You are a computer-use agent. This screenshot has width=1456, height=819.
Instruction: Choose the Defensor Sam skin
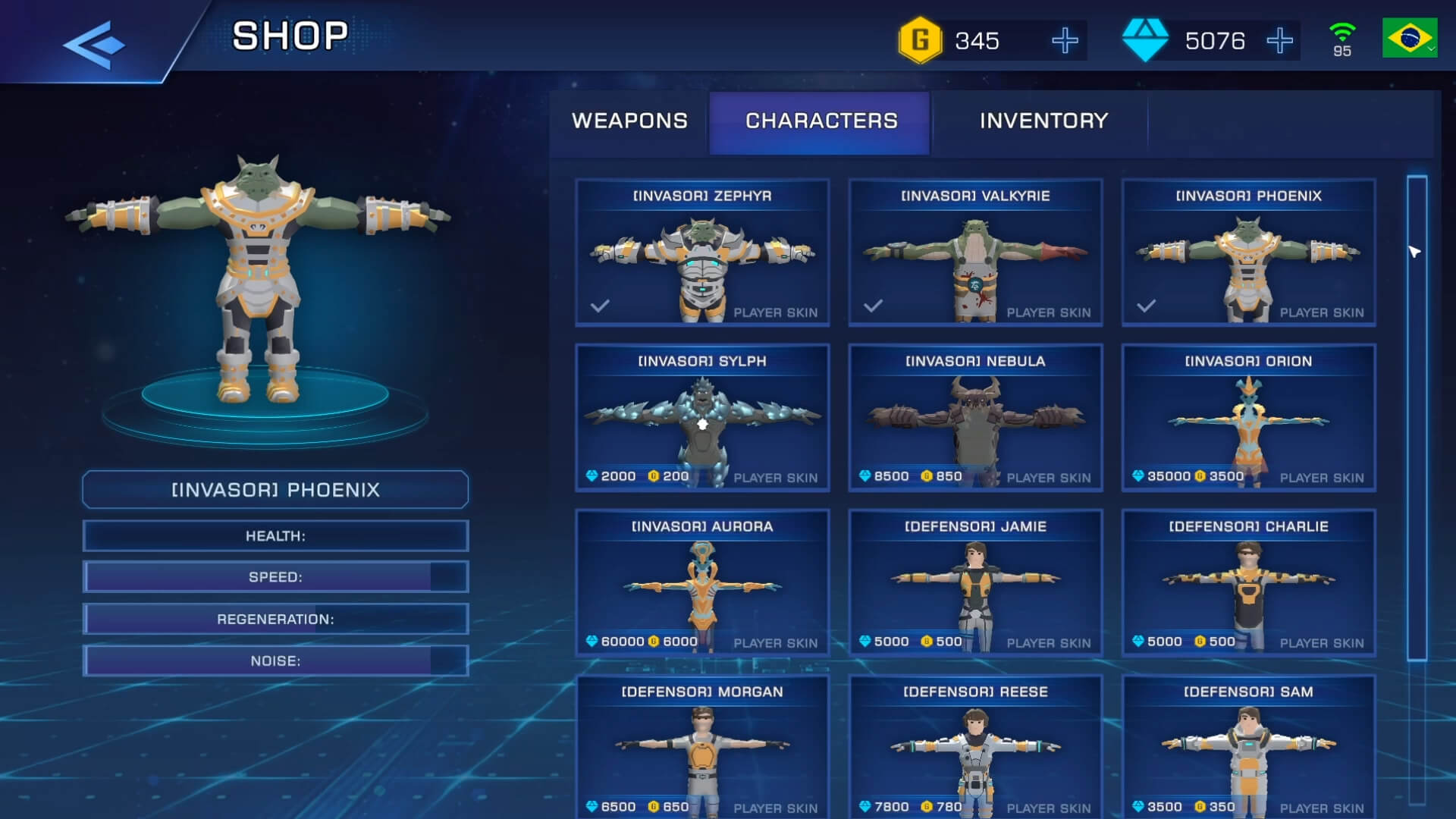[x=1248, y=748]
